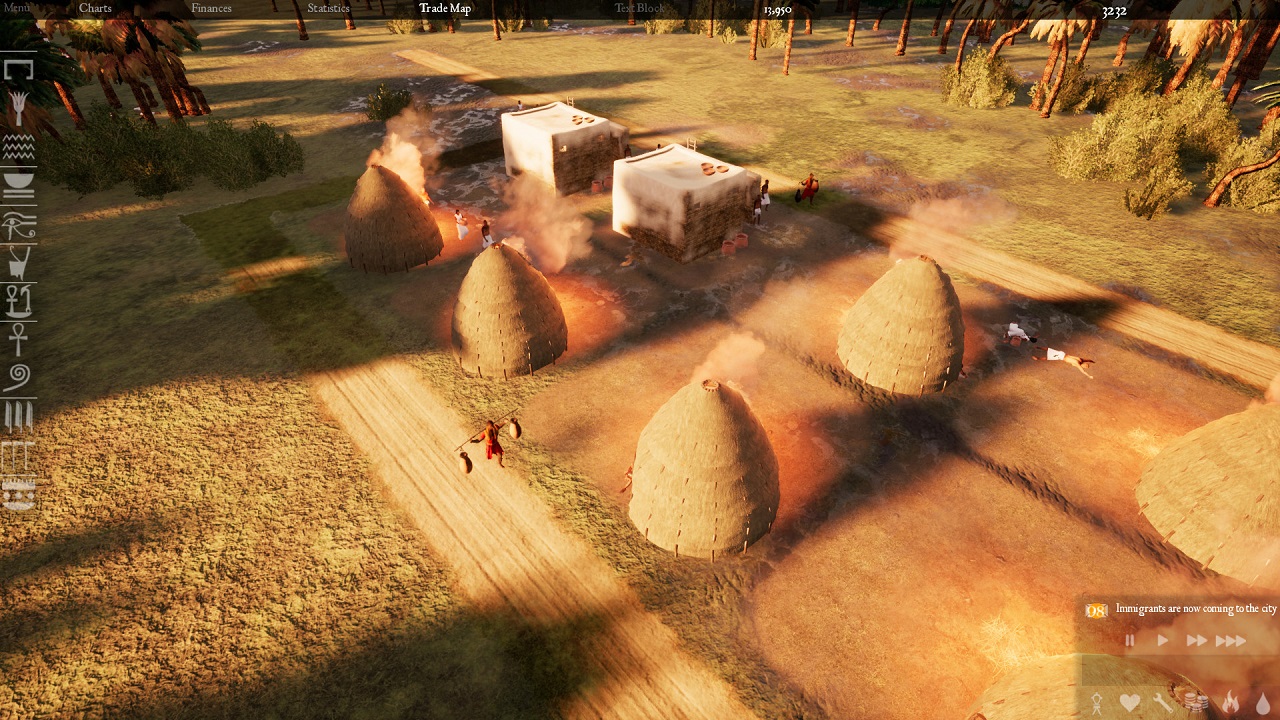Select the spiral hieroglyph build category
Viewport: 1280px width, 720px height.
tap(18, 377)
